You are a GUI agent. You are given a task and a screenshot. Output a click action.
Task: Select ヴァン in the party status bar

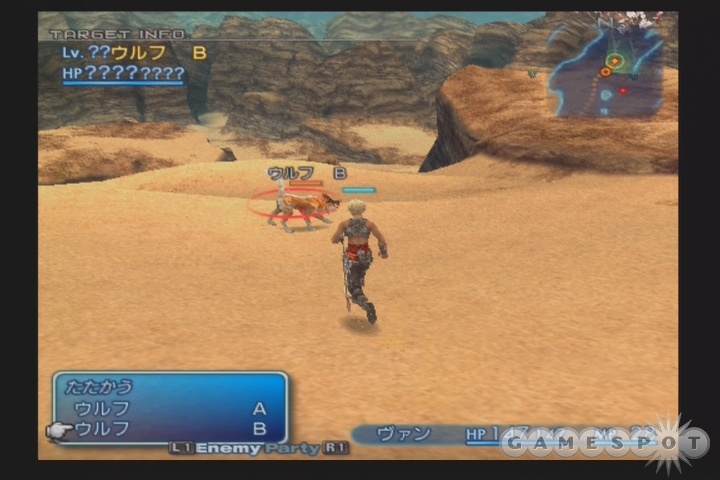(404, 434)
